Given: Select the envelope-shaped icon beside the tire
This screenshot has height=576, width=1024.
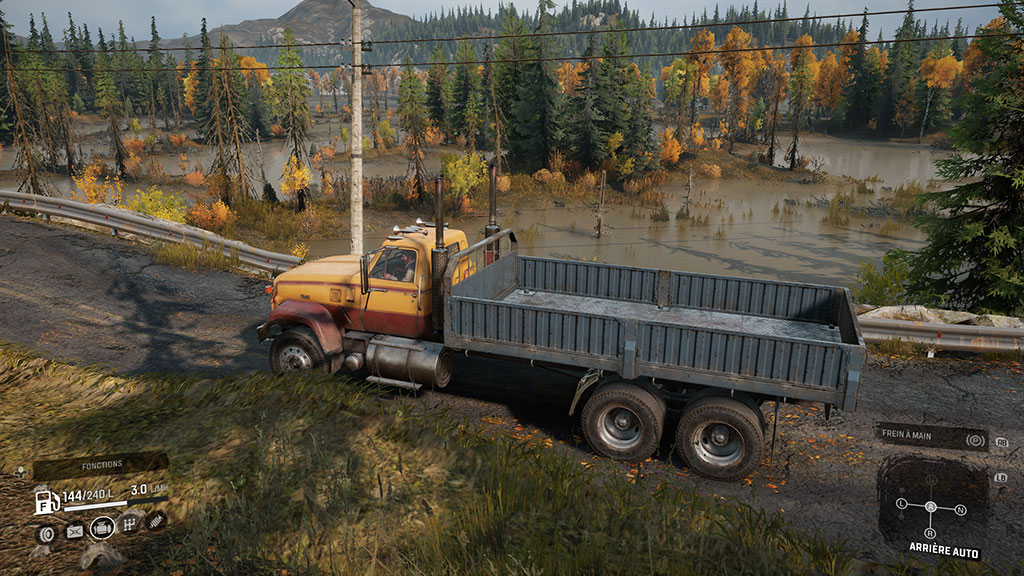Looking at the screenshot, I should click(x=74, y=531).
